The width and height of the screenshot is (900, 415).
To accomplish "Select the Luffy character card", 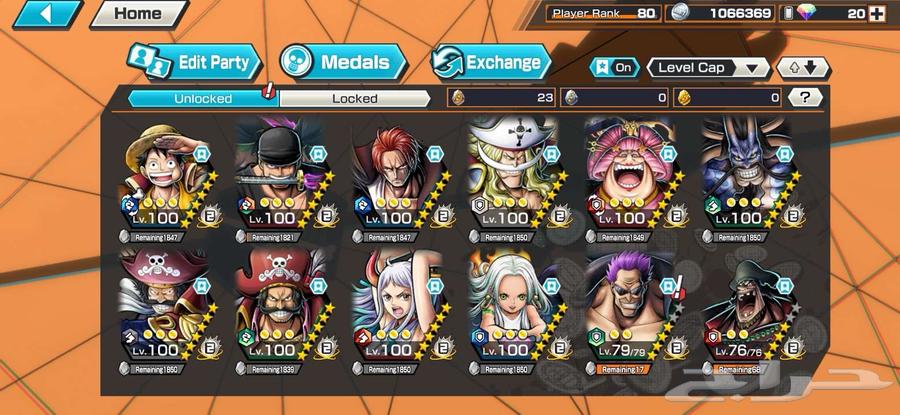I will pyautogui.click(x=164, y=180).
